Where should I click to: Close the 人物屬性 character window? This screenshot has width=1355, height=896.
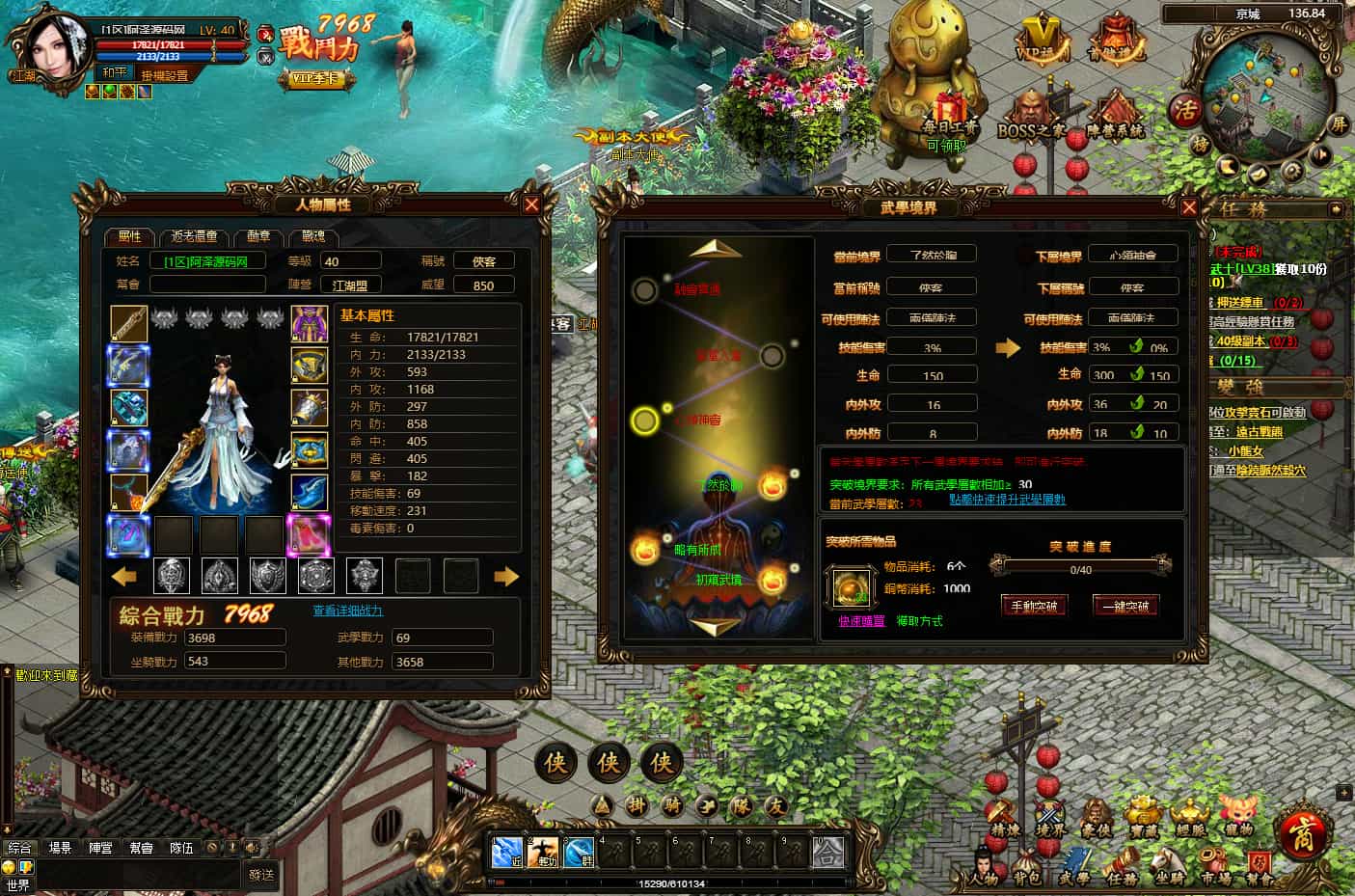[531, 204]
